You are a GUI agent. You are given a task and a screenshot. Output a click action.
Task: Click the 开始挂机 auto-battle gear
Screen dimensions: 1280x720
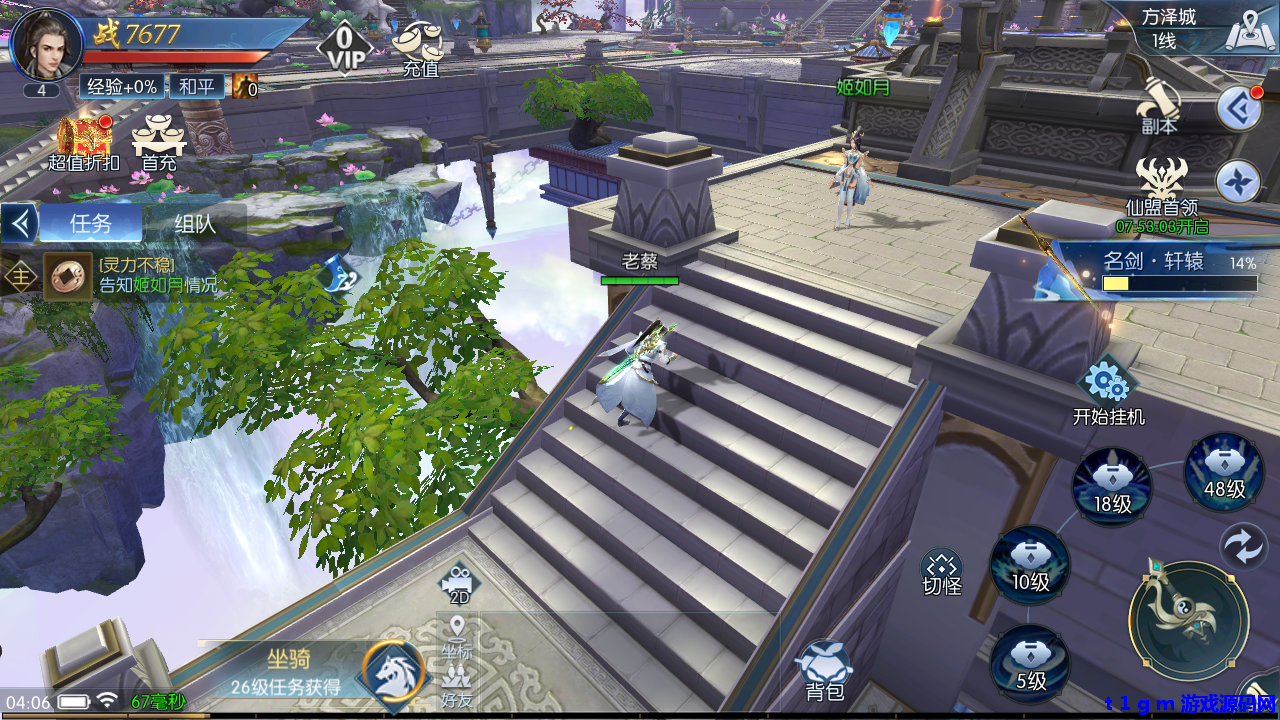pyautogui.click(x=1108, y=384)
